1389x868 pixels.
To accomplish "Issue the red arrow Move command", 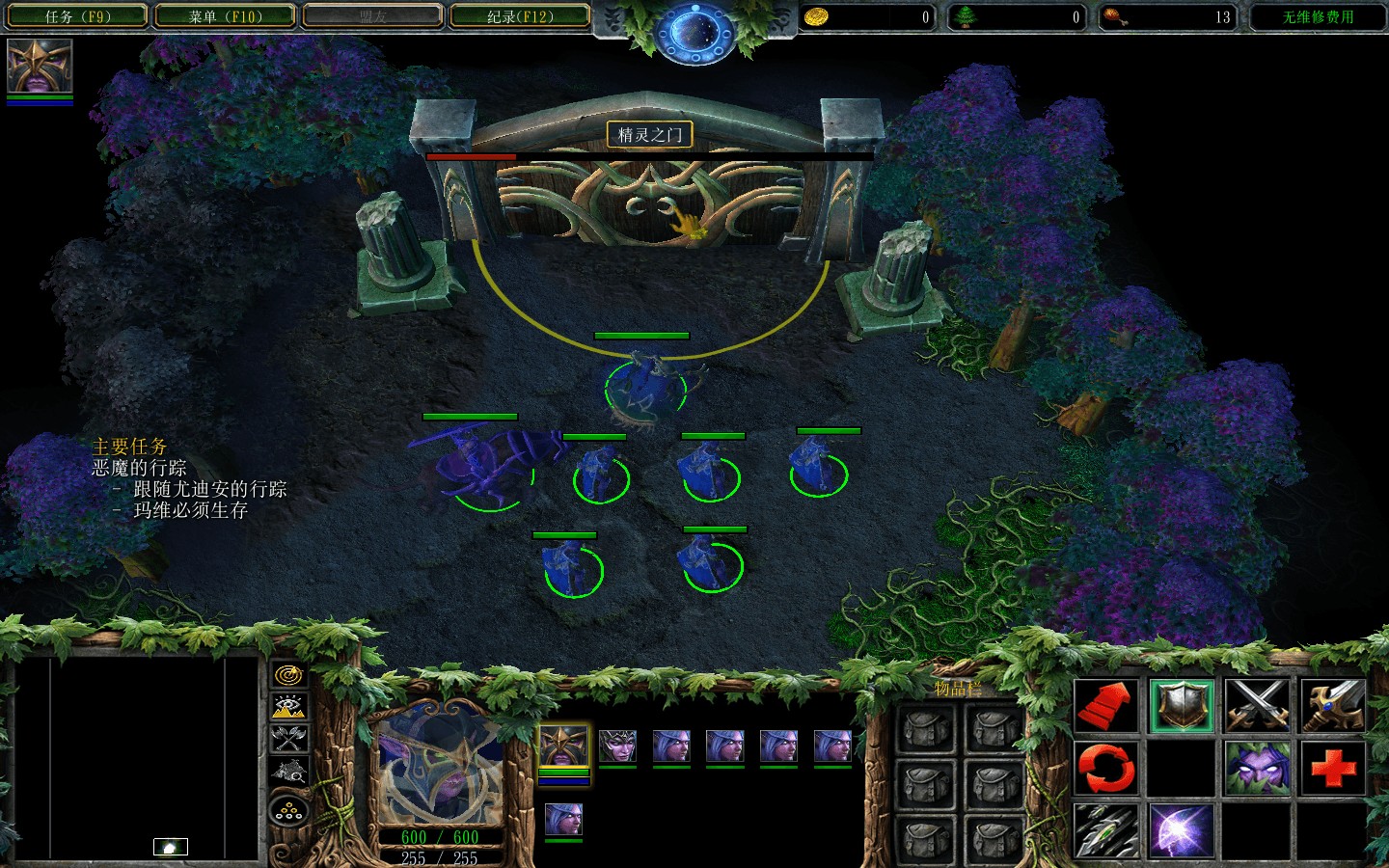I will pyautogui.click(x=1105, y=705).
